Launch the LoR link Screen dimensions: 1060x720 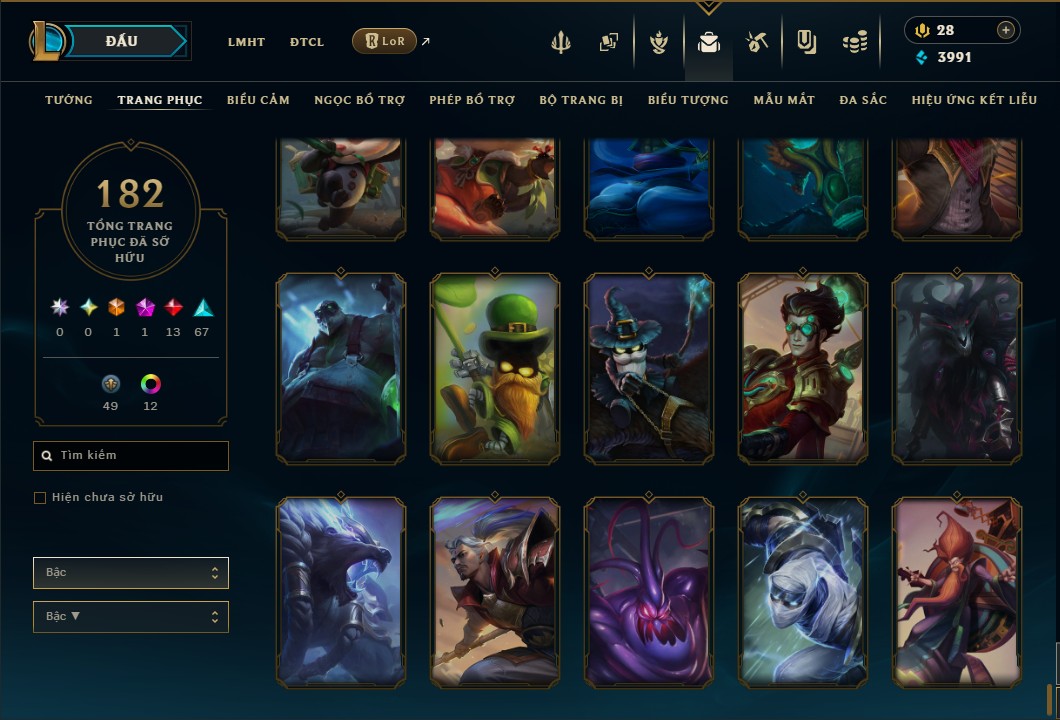(385, 41)
